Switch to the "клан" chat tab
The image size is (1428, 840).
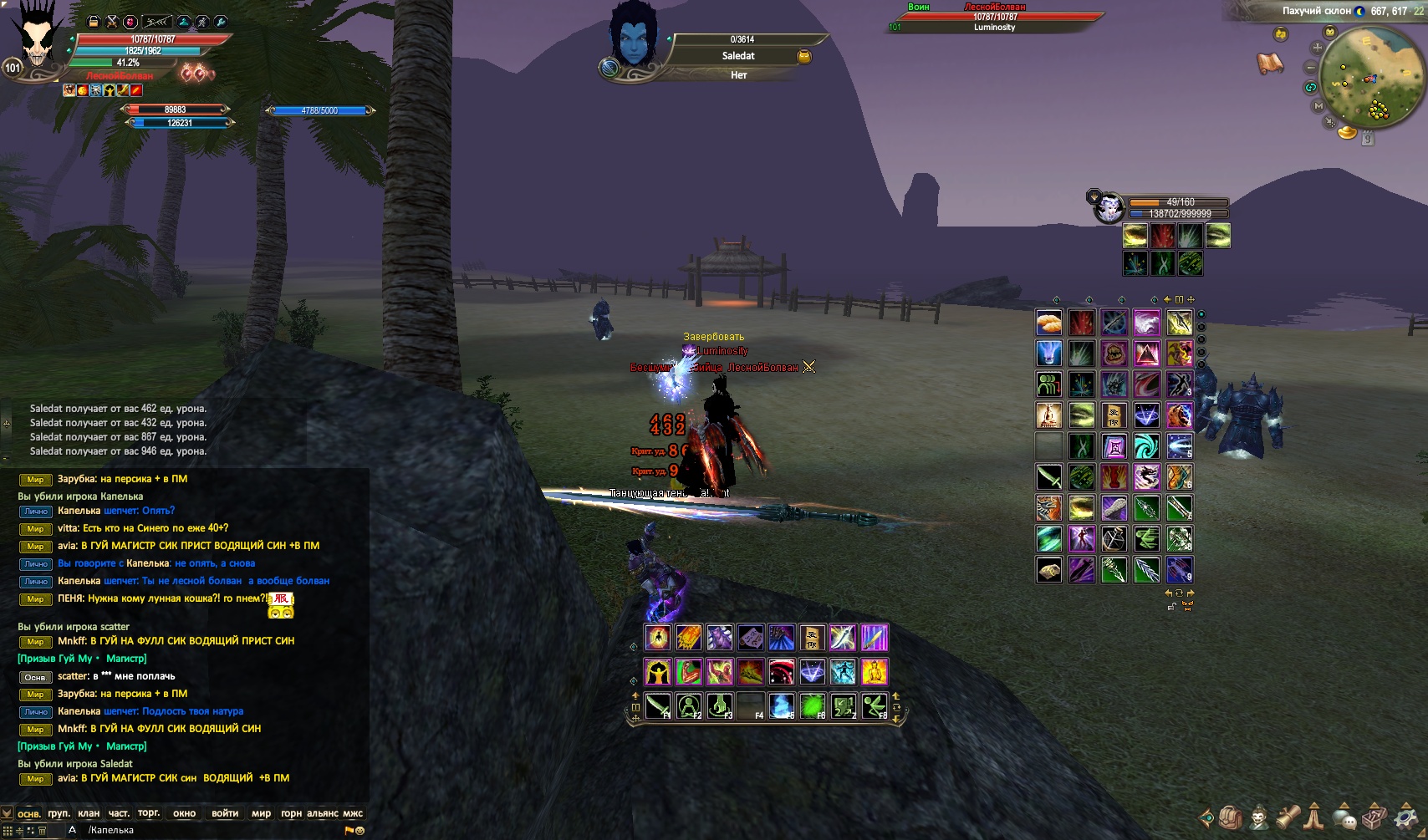click(89, 813)
